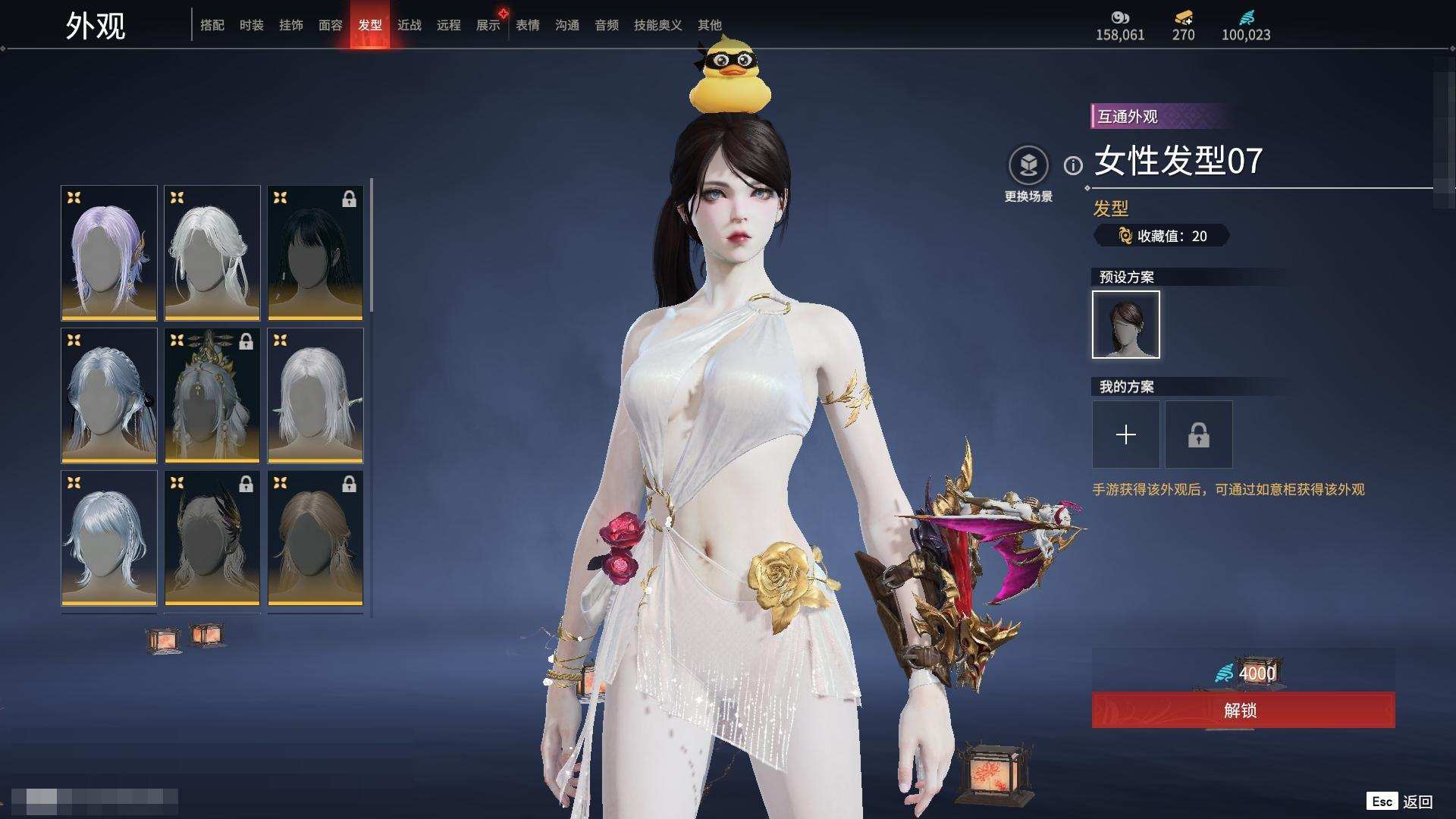
Task: Open the 近战 tab
Action: tap(409, 25)
